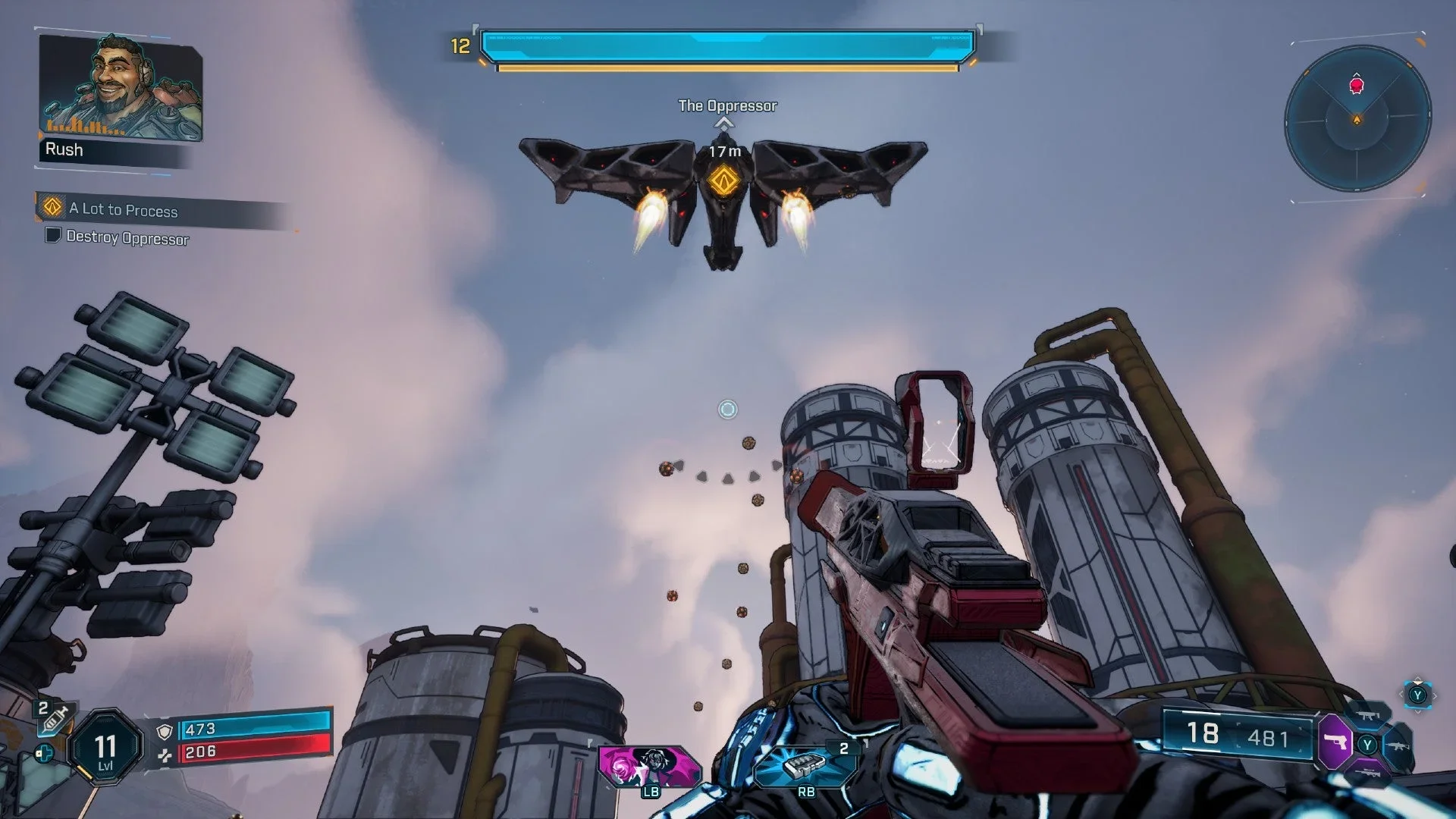Select the red enemy marker on minimap
1456x819 pixels.
[1357, 84]
